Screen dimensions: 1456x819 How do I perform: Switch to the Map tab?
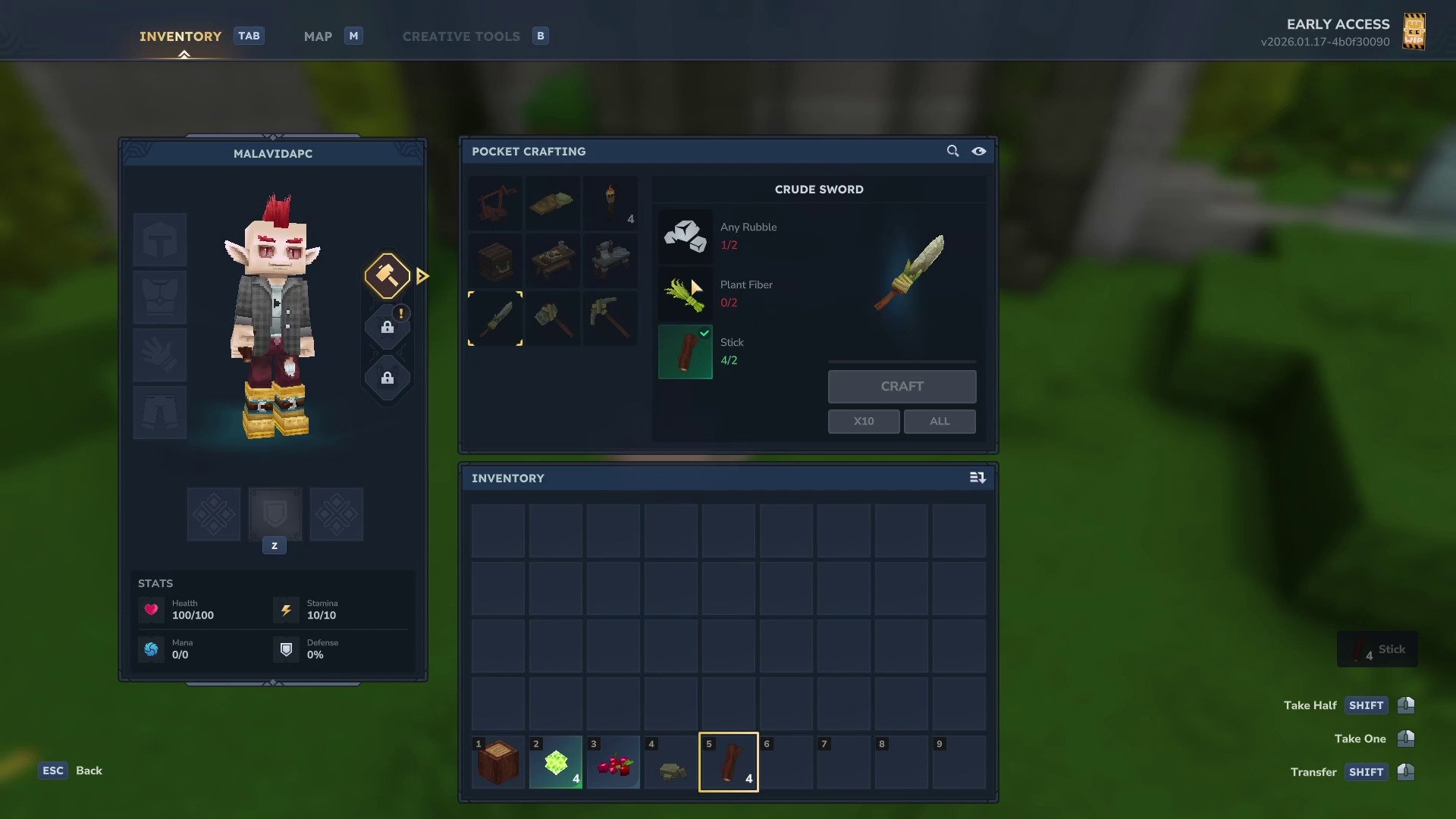tap(318, 36)
